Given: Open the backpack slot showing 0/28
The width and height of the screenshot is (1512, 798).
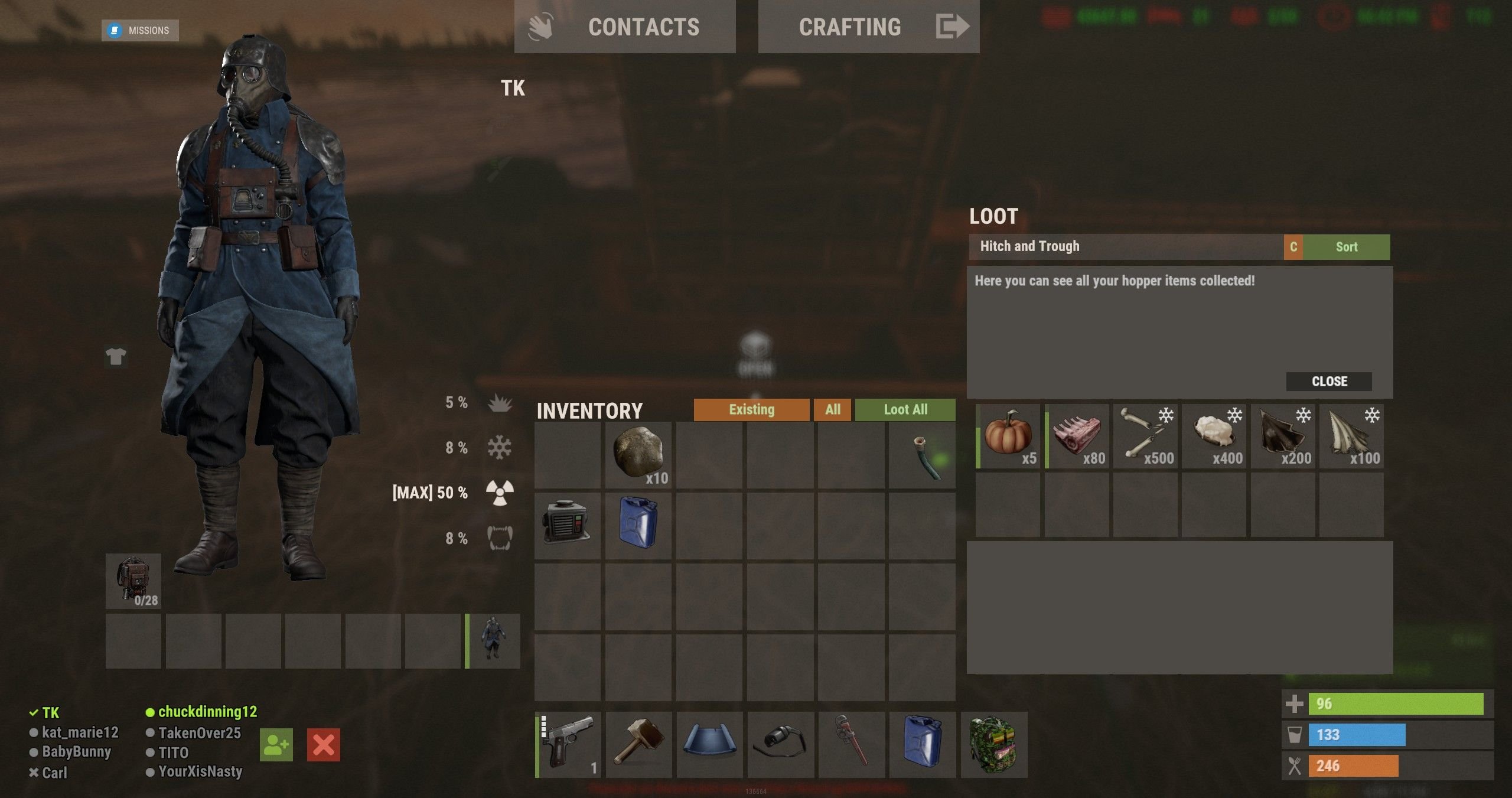Looking at the screenshot, I should click(x=133, y=581).
